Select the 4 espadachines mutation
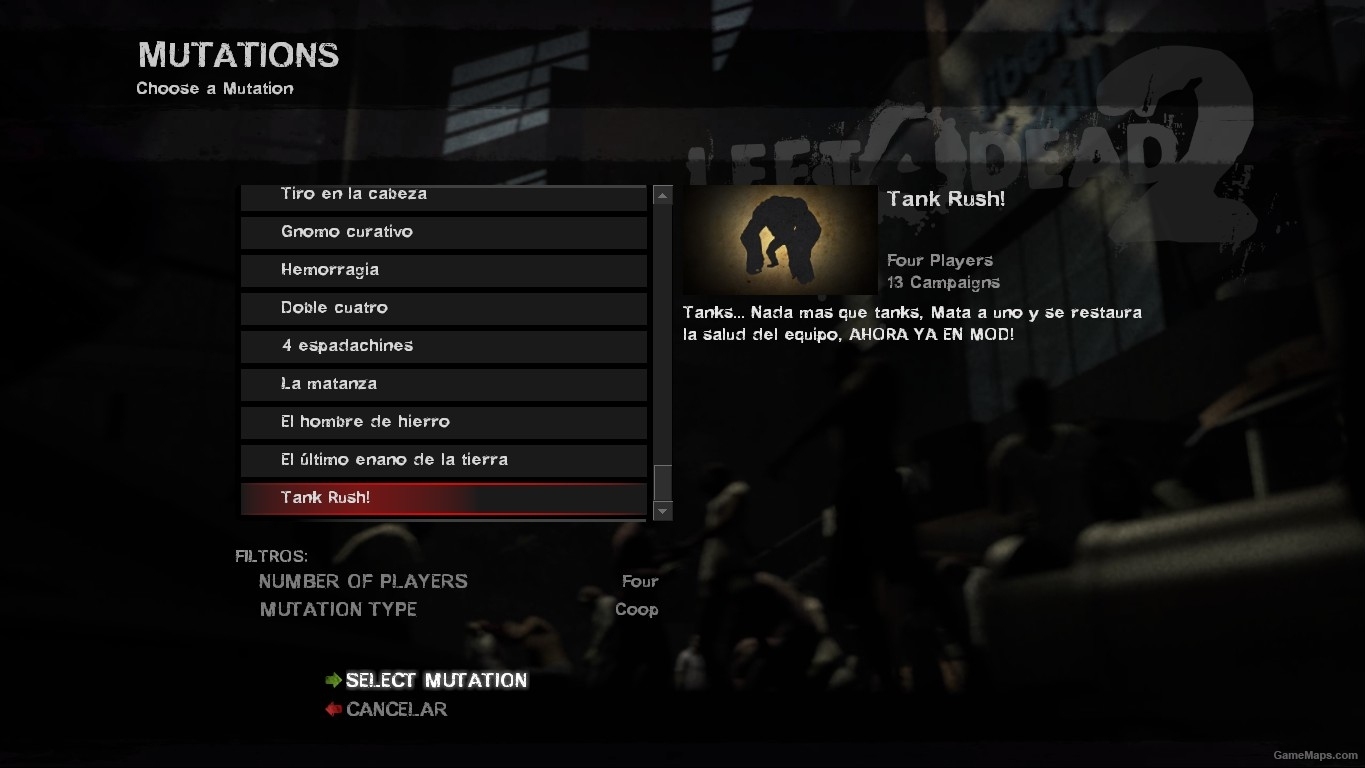1365x768 pixels. pos(444,346)
